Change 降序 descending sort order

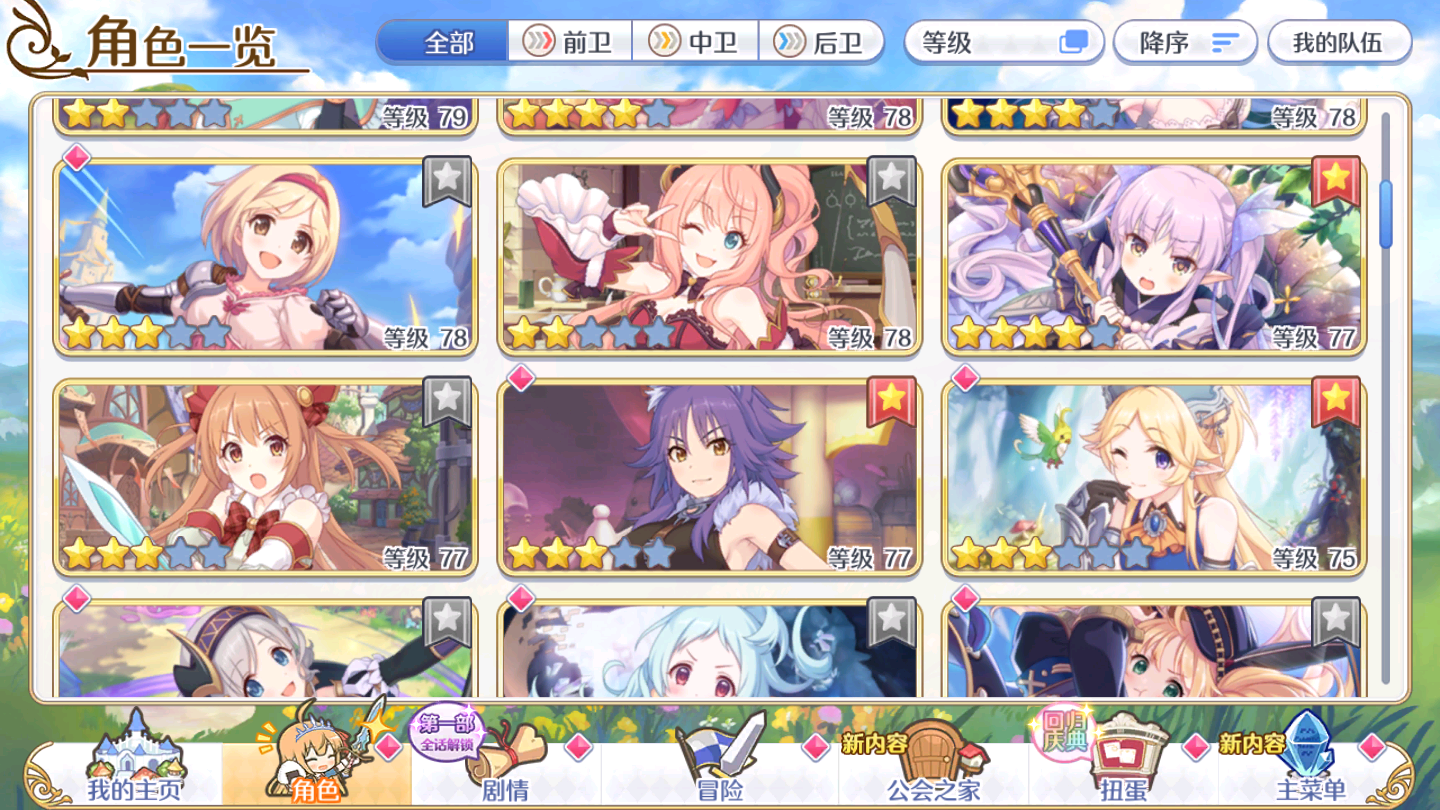1185,42
